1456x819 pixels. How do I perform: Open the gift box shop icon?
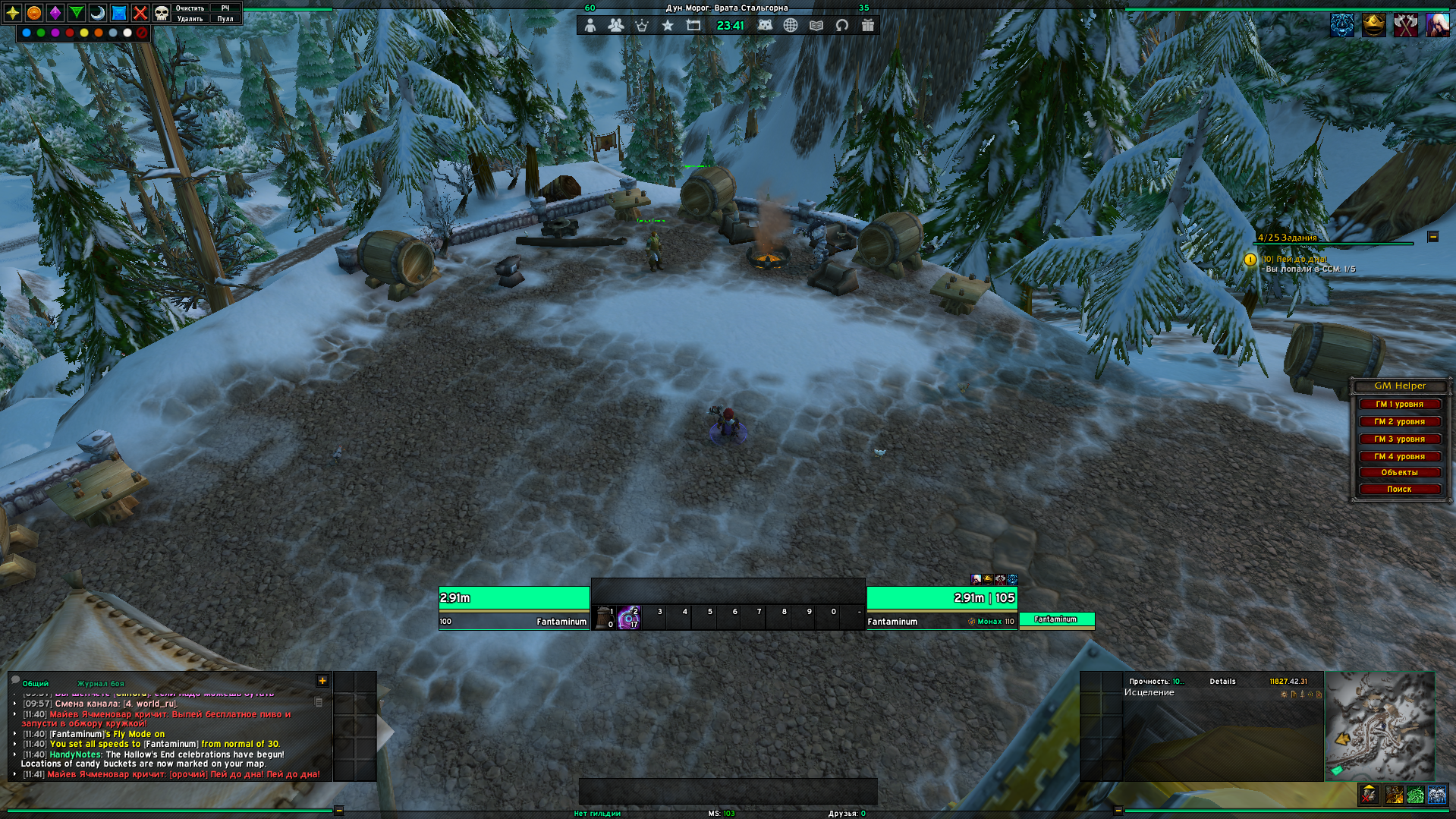coord(868,26)
